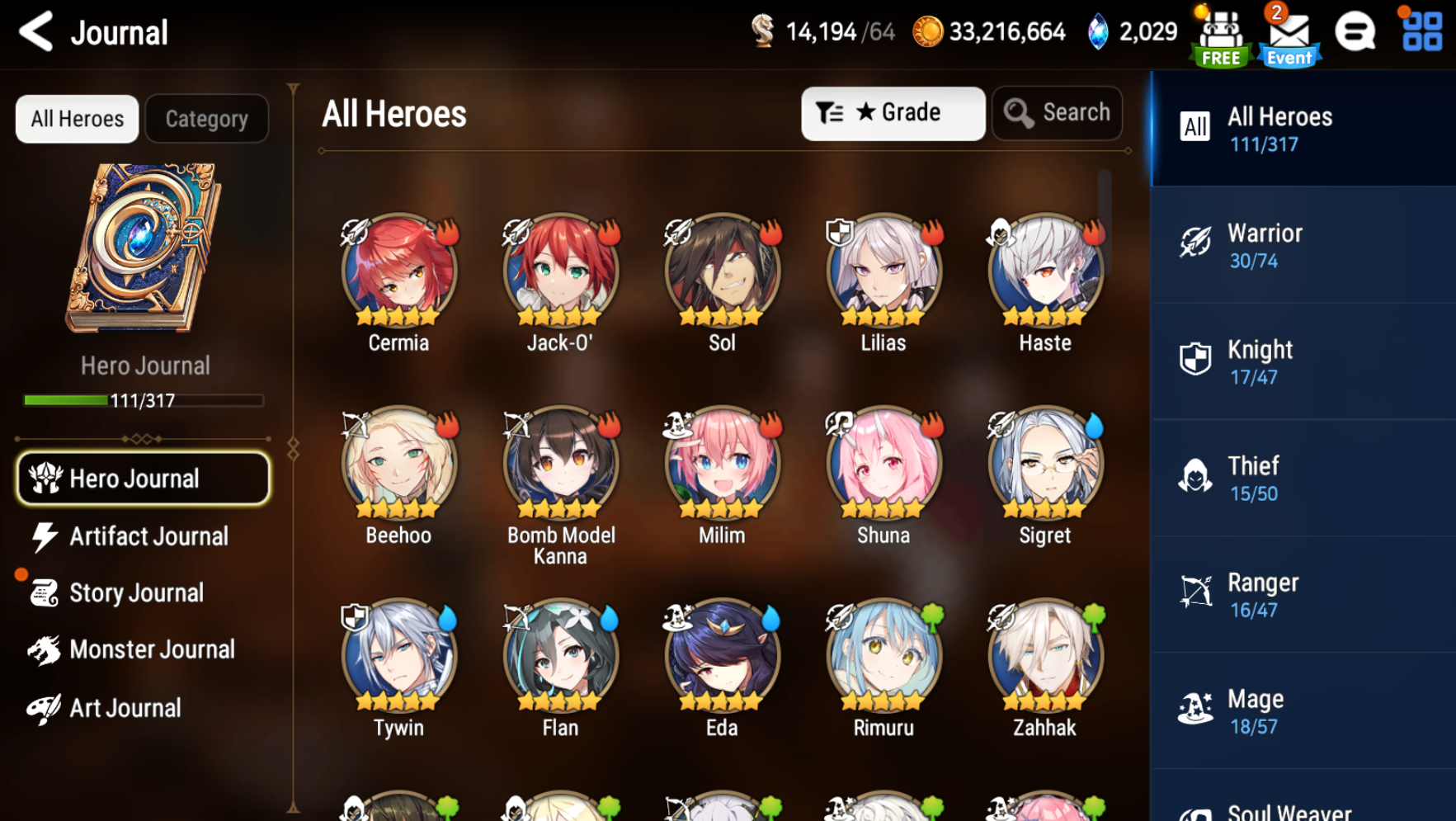Viewport: 1456px width, 821px height.
Task: Open the Event mailbox
Action: click(1288, 33)
